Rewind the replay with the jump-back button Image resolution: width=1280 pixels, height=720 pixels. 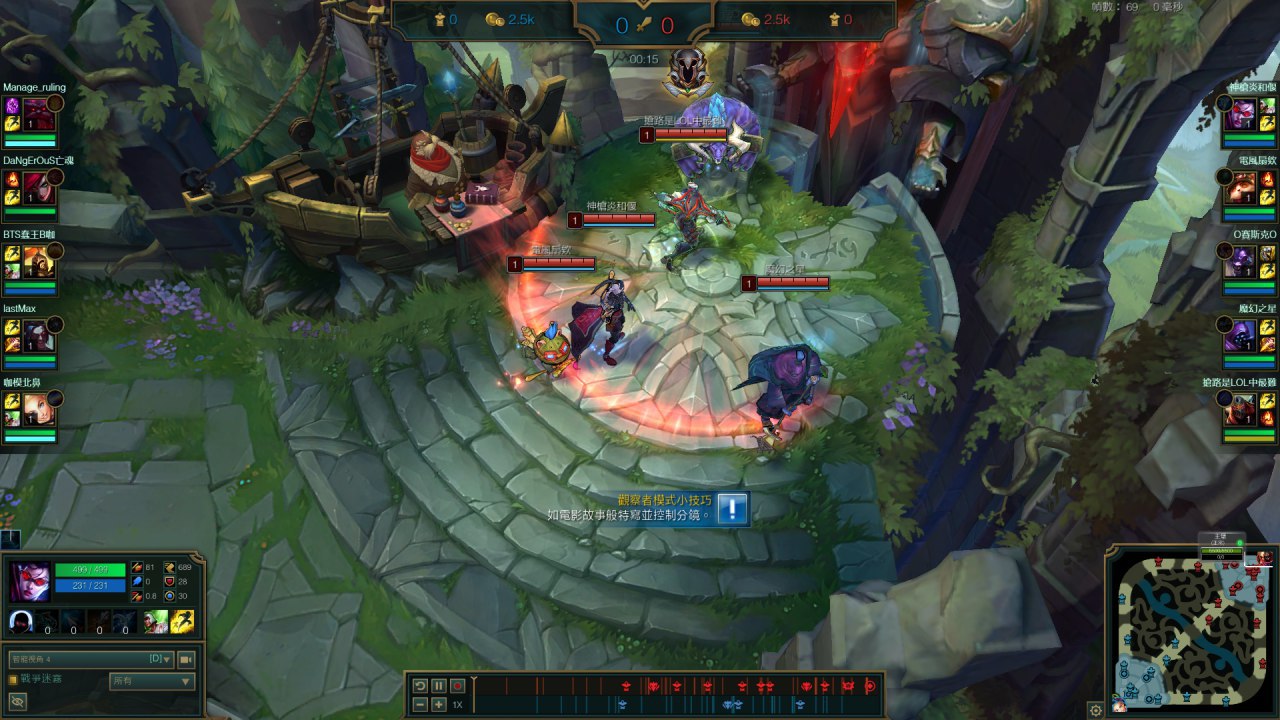[421, 686]
